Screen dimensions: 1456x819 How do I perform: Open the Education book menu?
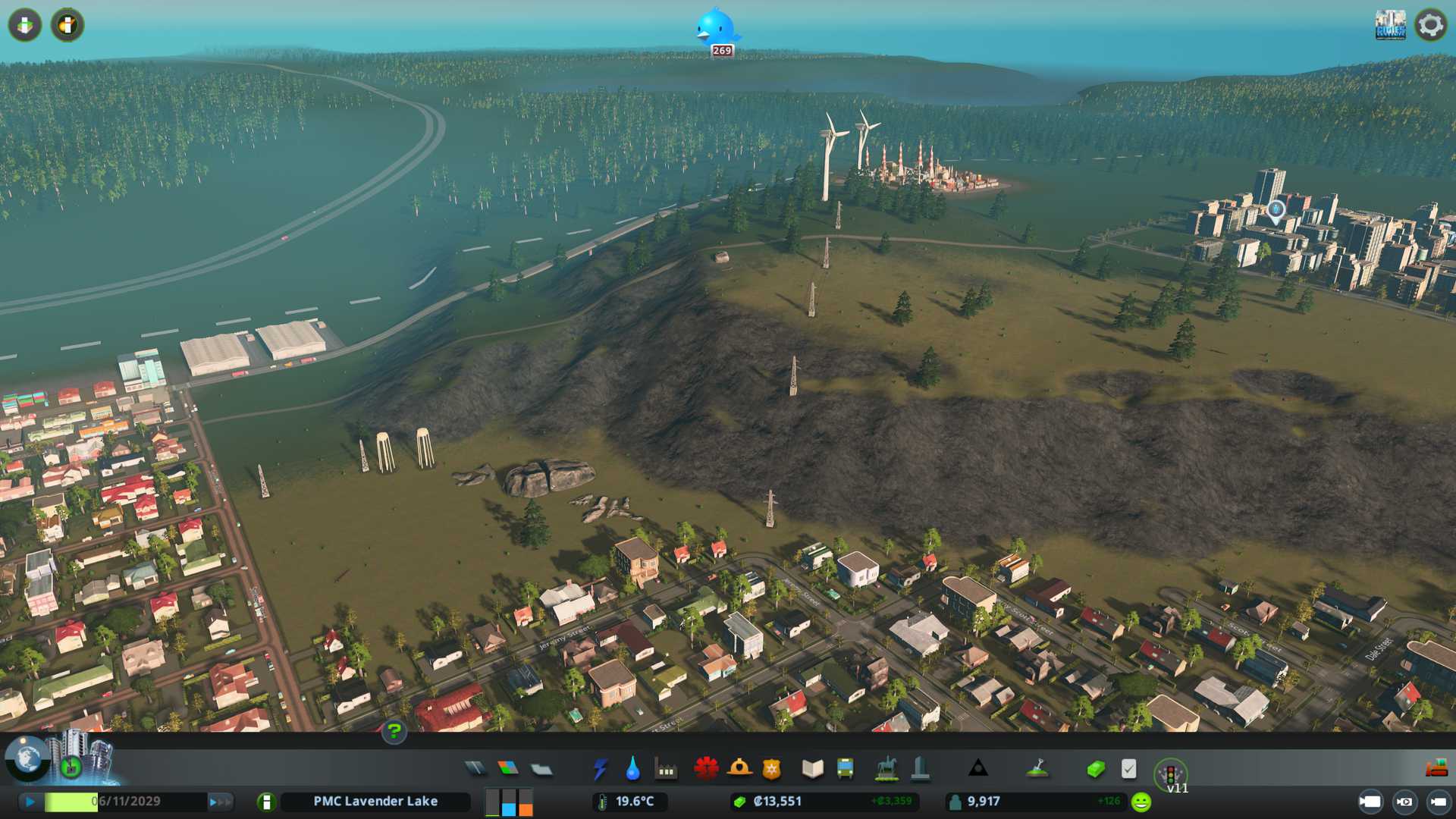tap(812, 769)
